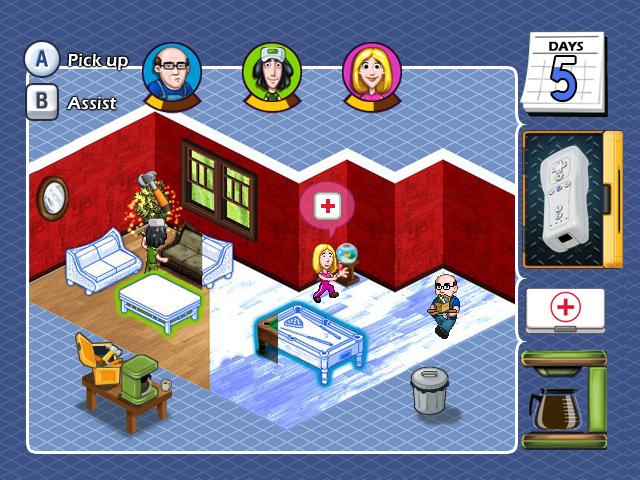Select the bald man with glasses portrait

point(172,72)
